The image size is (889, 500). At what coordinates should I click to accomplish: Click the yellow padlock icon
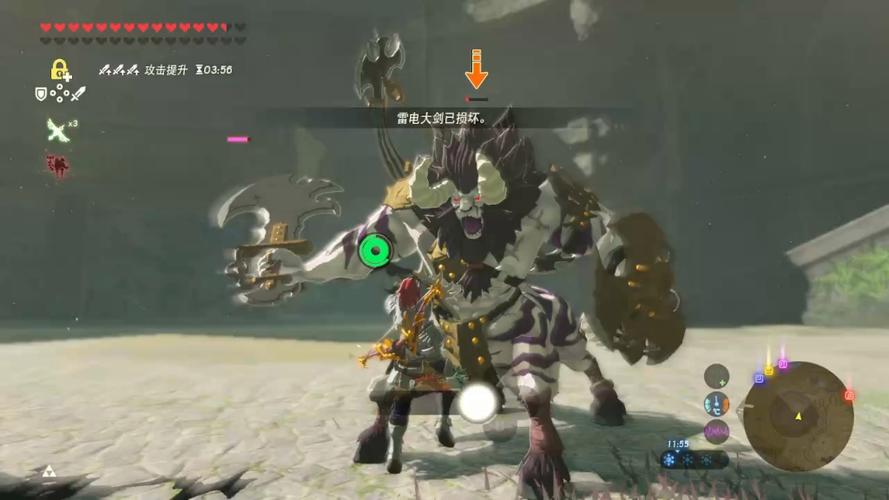click(x=60, y=70)
